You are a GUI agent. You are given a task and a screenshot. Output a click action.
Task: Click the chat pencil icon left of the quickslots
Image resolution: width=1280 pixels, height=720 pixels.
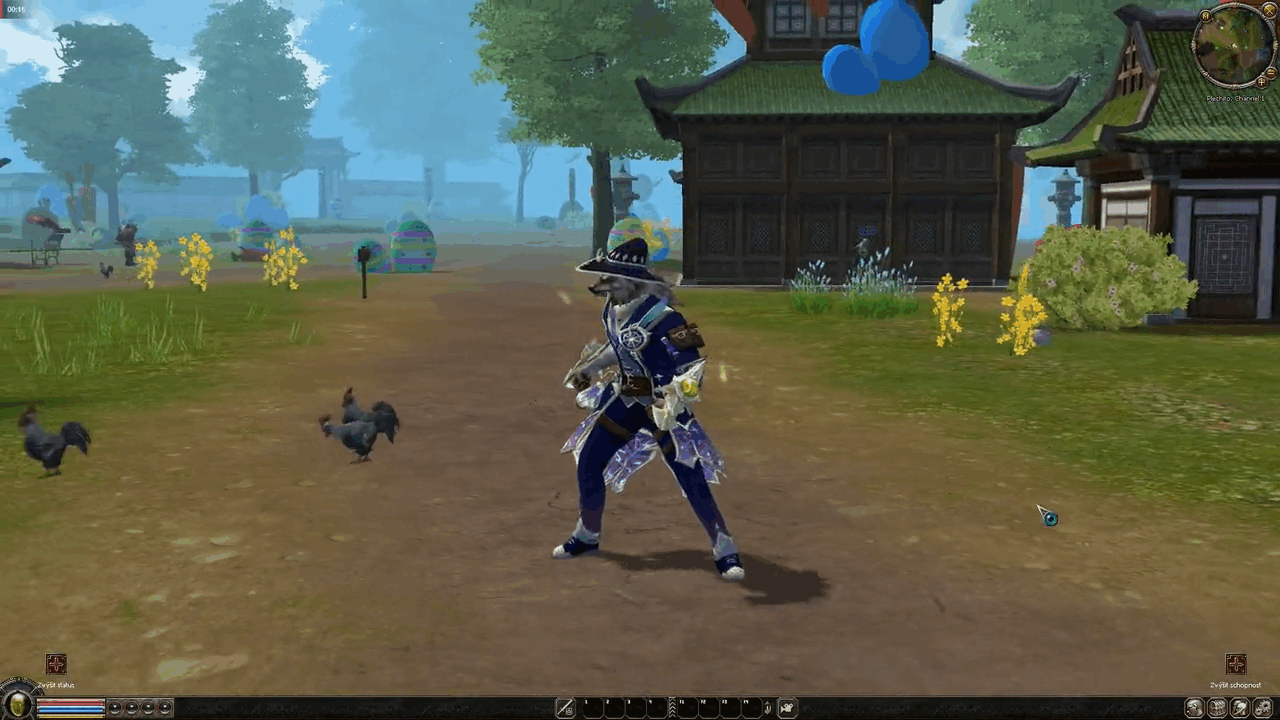click(565, 707)
